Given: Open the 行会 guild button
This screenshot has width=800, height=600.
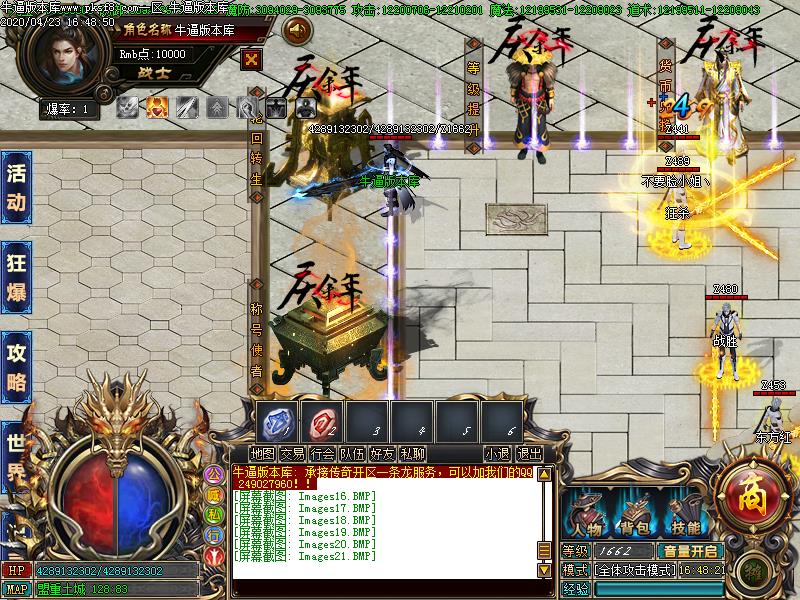Looking at the screenshot, I should click(x=323, y=454).
